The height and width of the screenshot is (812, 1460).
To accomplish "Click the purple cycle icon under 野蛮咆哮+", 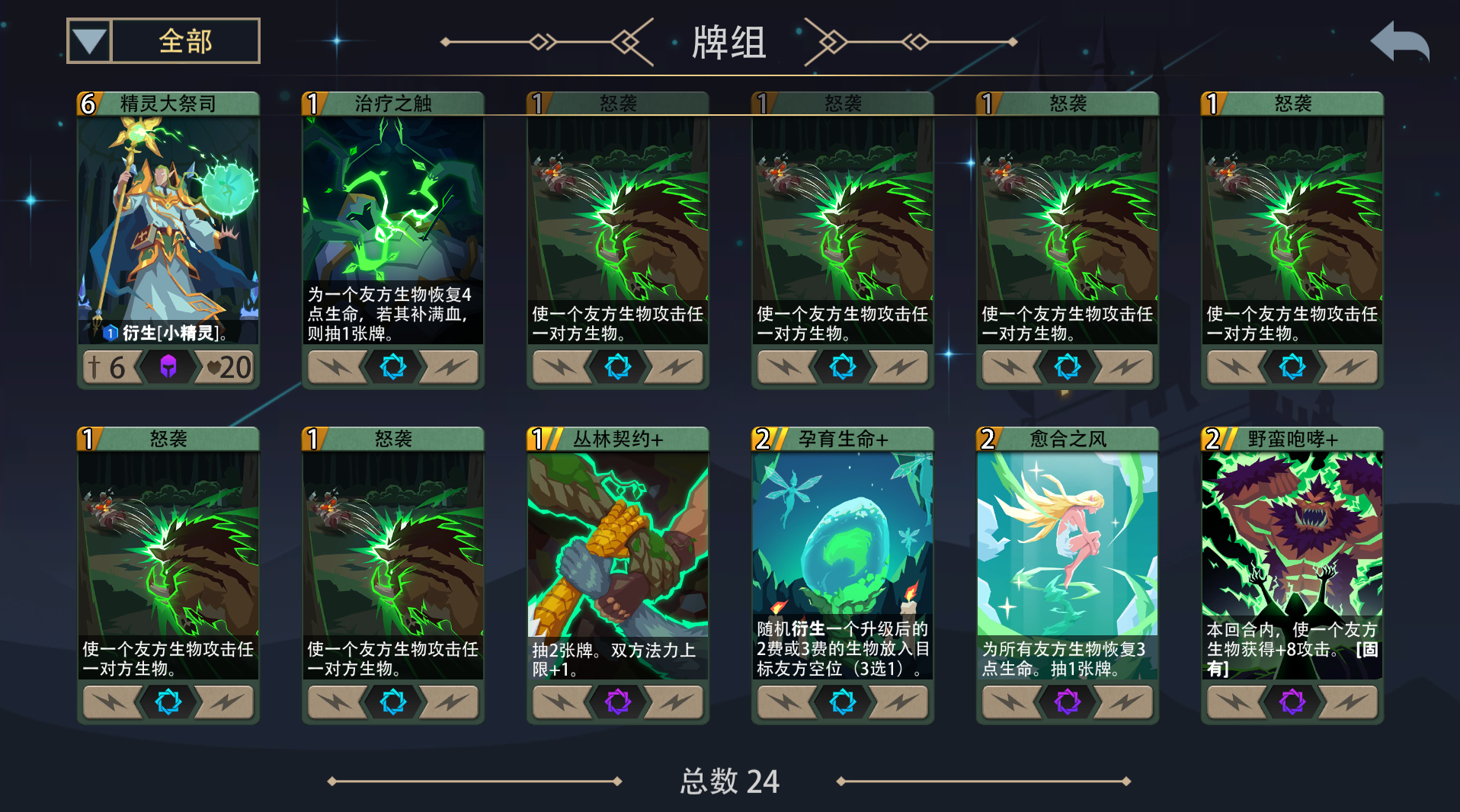I will pos(1292,702).
